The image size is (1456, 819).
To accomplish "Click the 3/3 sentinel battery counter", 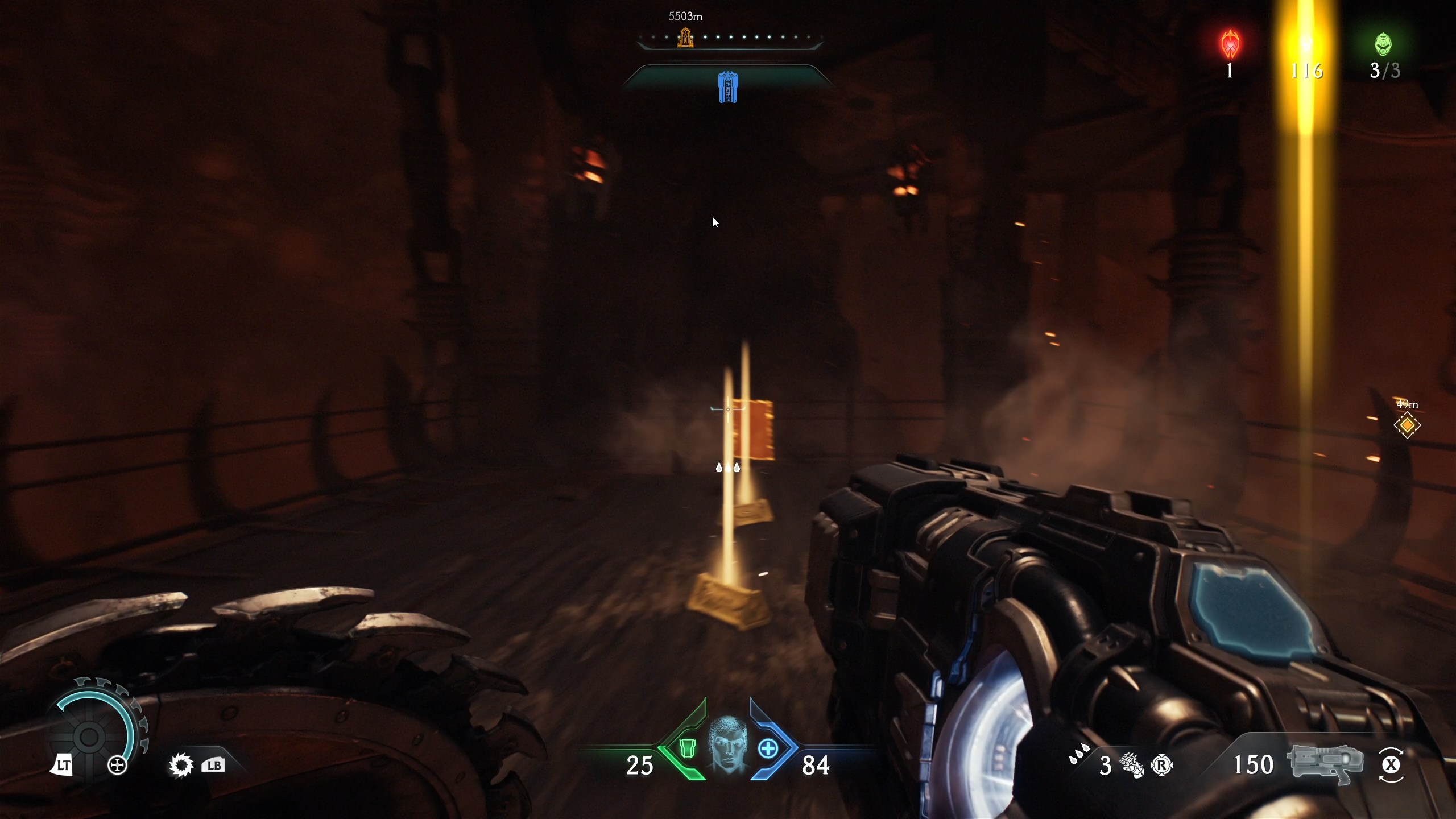I will 1383,71.
